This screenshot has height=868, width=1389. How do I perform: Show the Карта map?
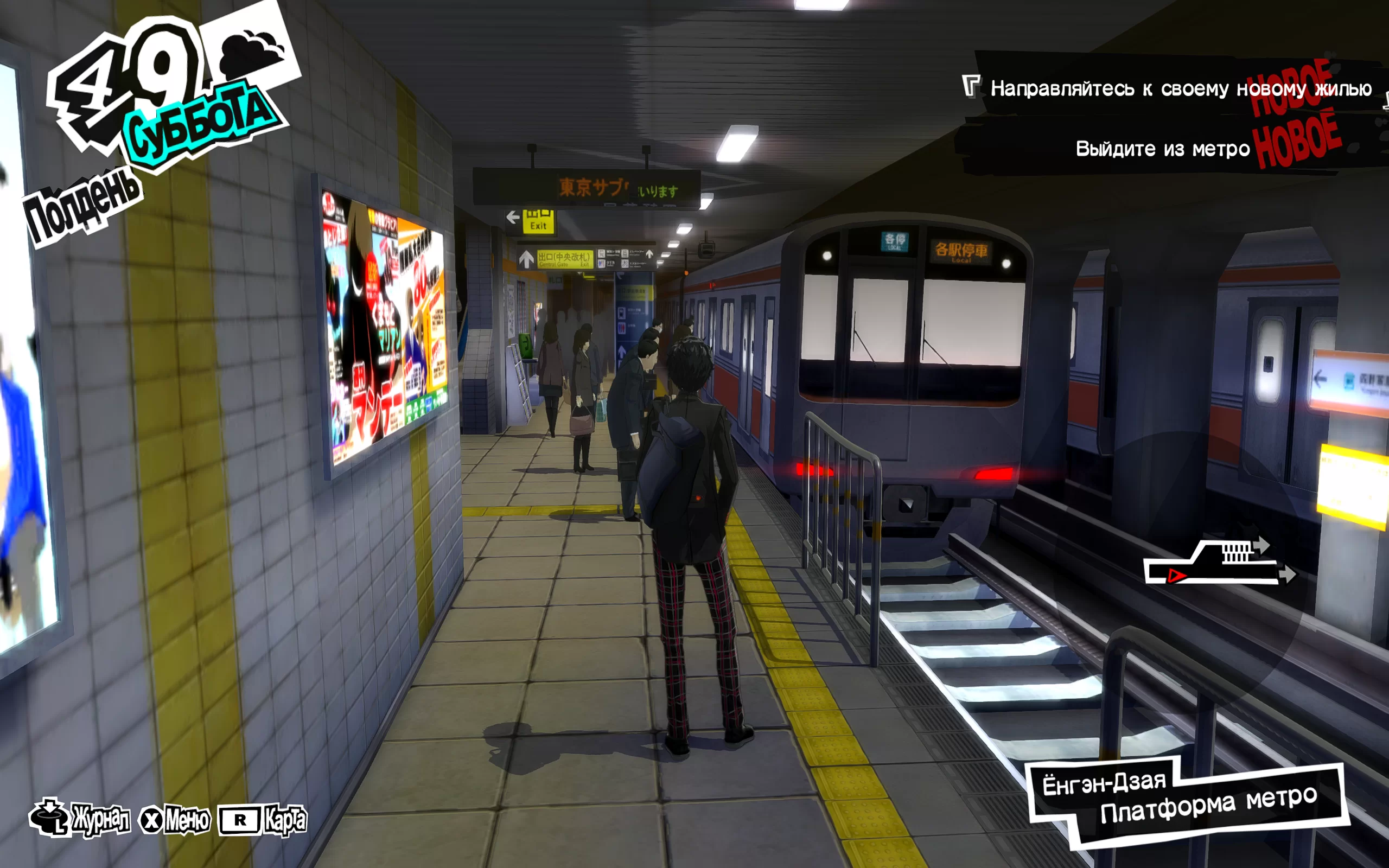263,820
